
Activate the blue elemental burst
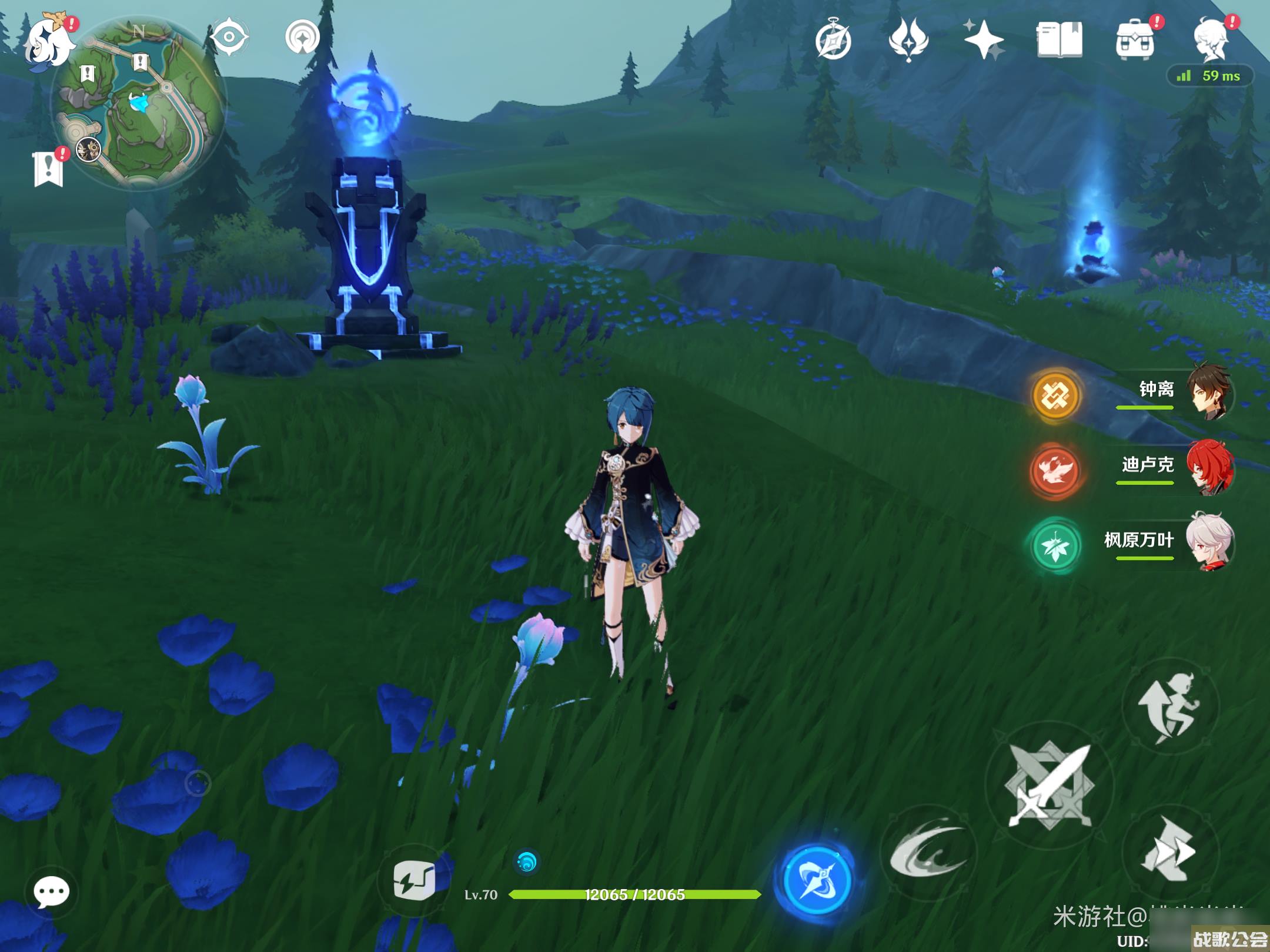(x=817, y=879)
